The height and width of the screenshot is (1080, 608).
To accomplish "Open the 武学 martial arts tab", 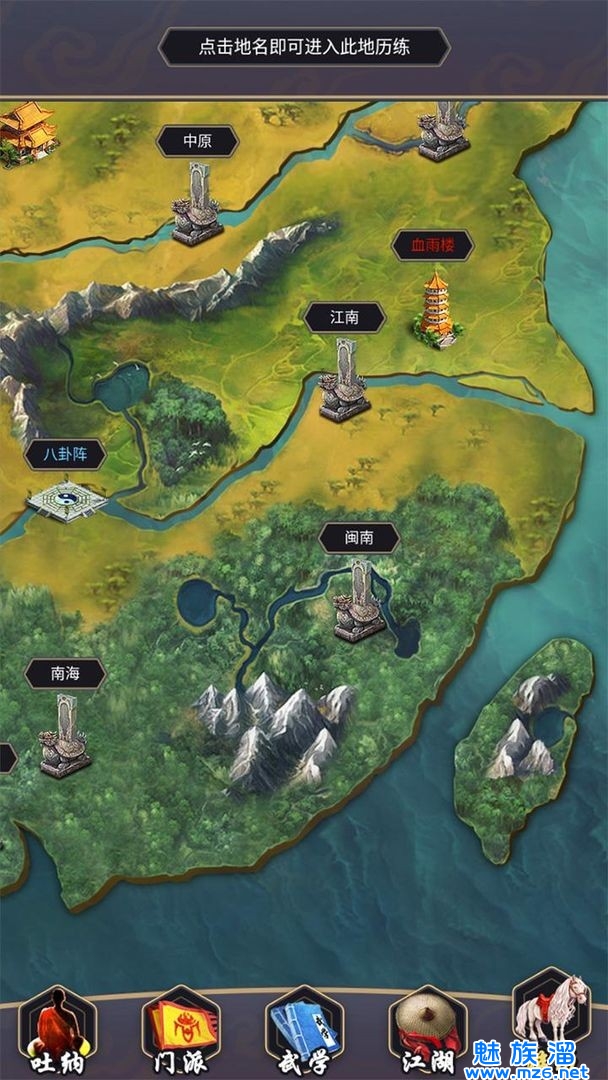I will (304, 1030).
